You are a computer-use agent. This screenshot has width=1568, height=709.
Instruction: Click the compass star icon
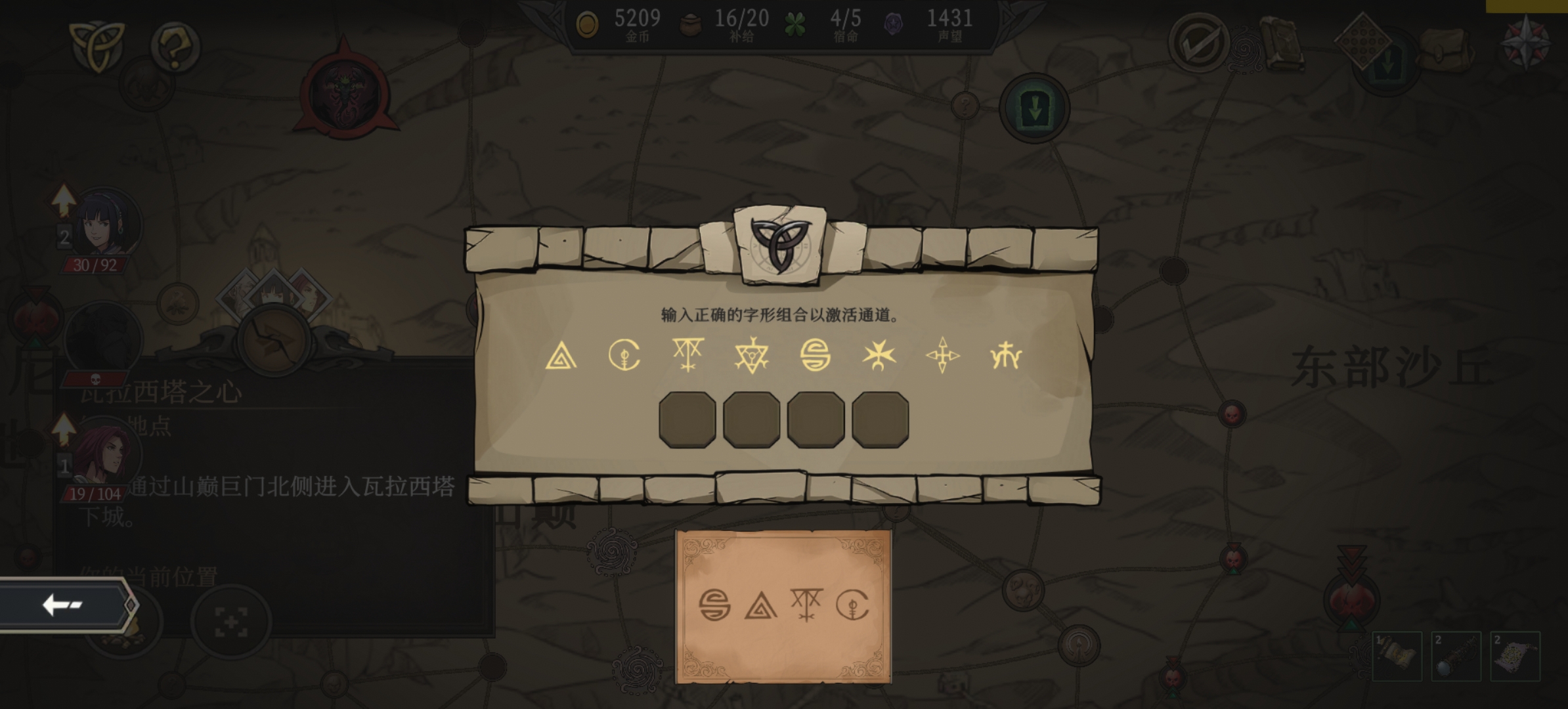pos(1526,43)
